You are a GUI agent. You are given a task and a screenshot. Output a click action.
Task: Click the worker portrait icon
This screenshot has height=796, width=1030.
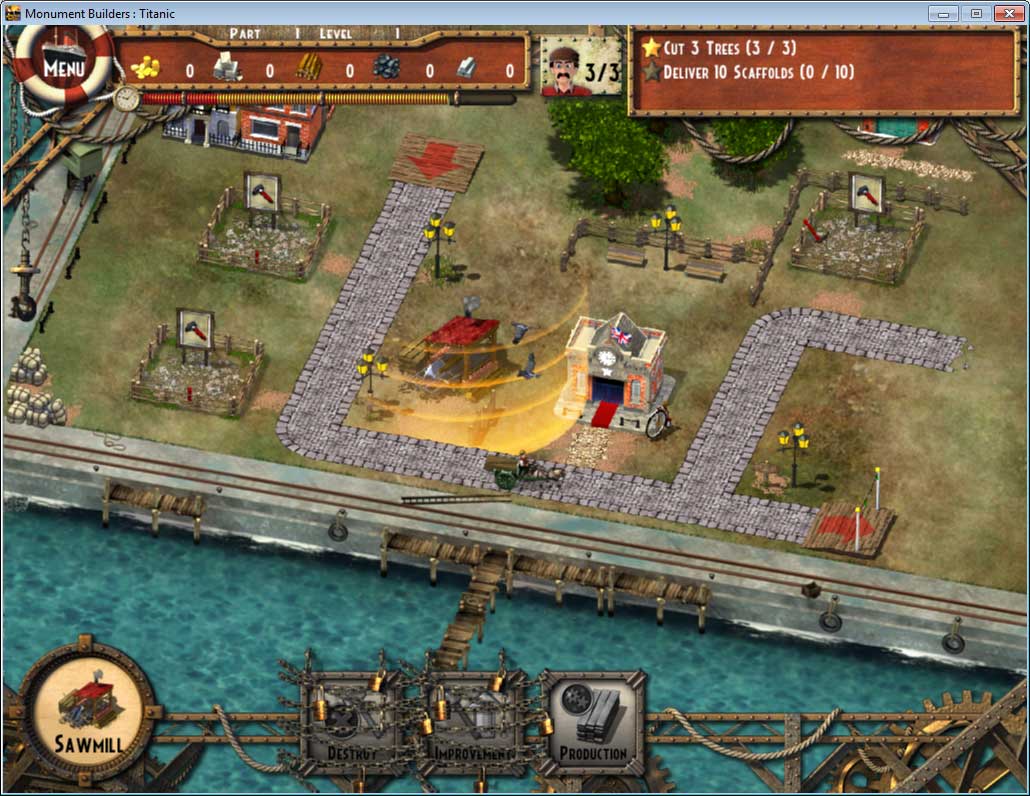pyautogui.click(x=566, y=69)
